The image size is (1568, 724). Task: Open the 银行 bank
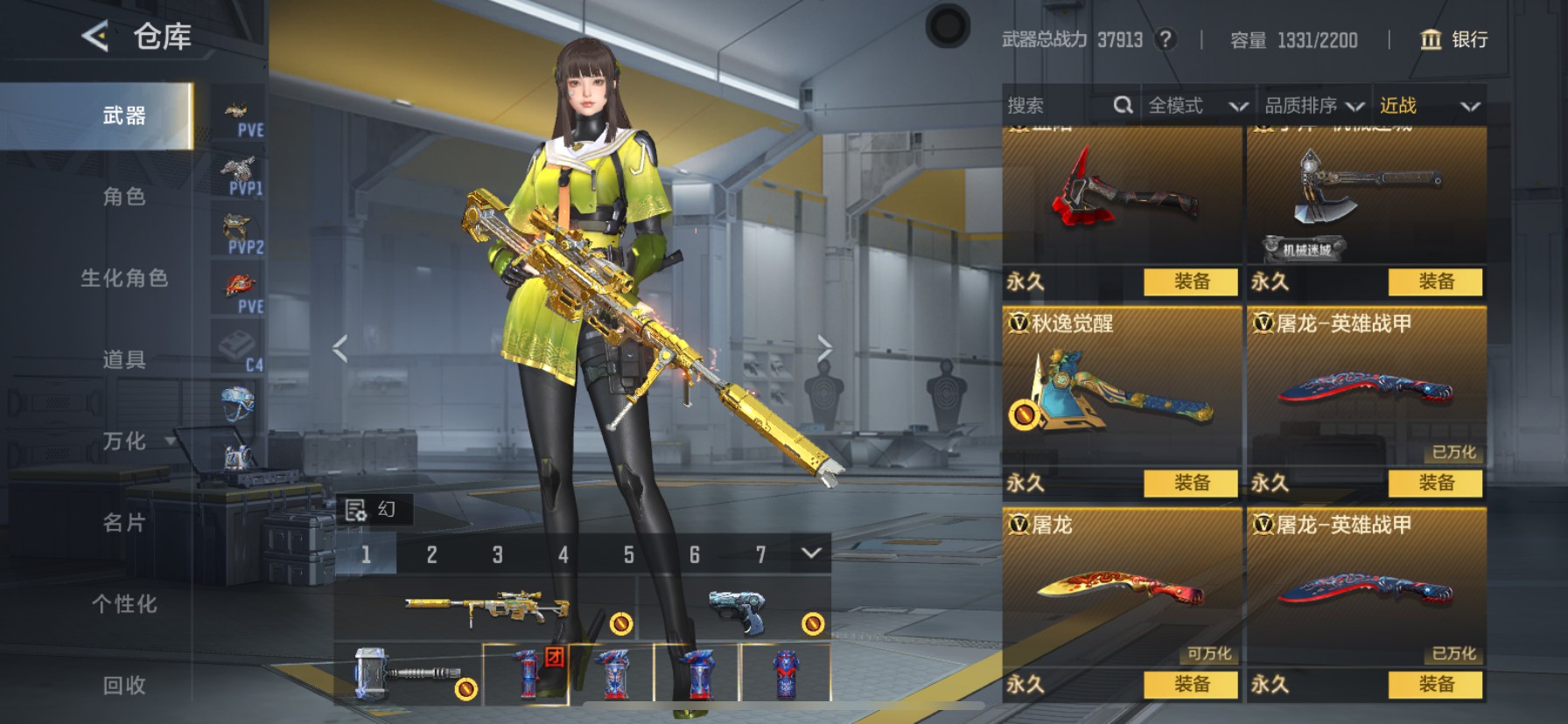(1454, 39)
